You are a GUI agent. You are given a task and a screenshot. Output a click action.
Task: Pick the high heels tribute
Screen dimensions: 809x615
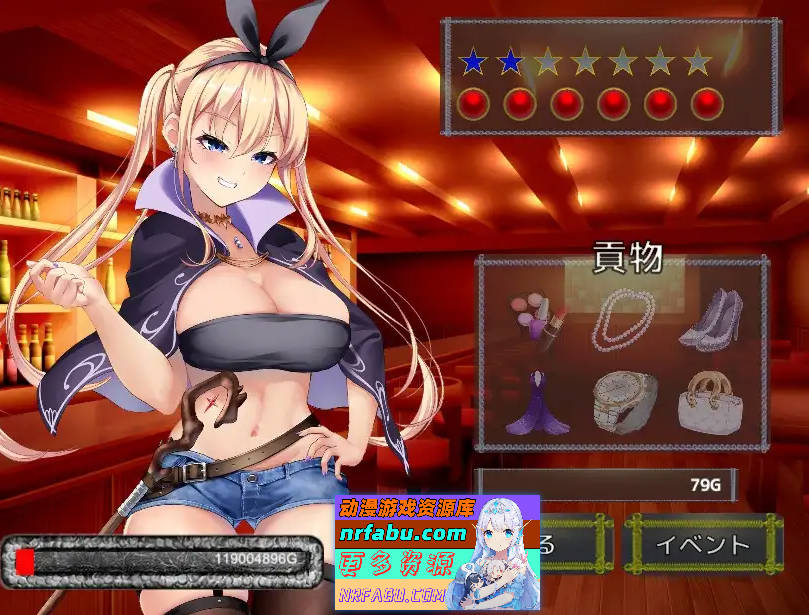[x=712, y=320]
